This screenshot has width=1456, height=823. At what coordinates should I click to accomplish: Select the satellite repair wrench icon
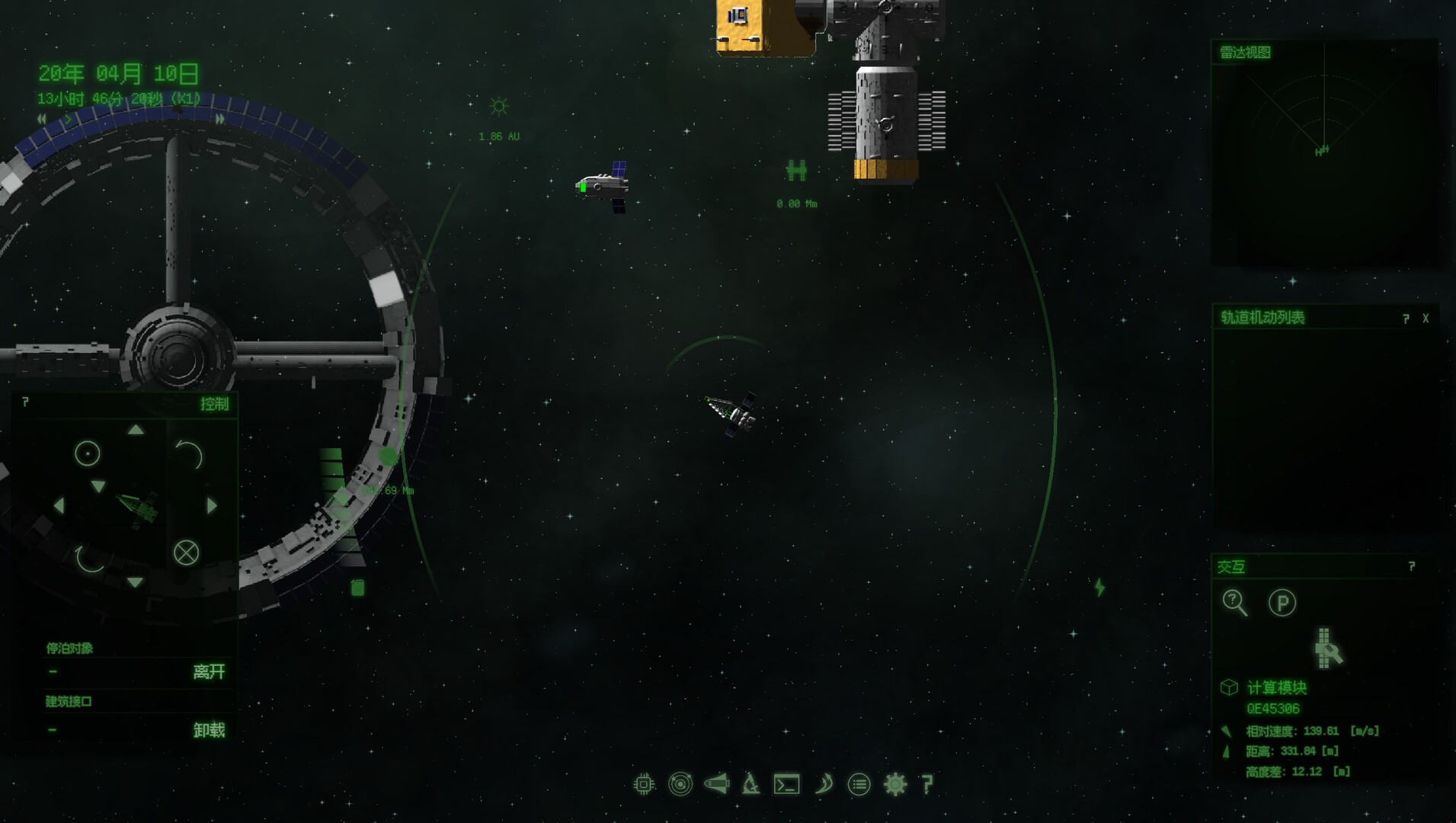coord(1328,648)
